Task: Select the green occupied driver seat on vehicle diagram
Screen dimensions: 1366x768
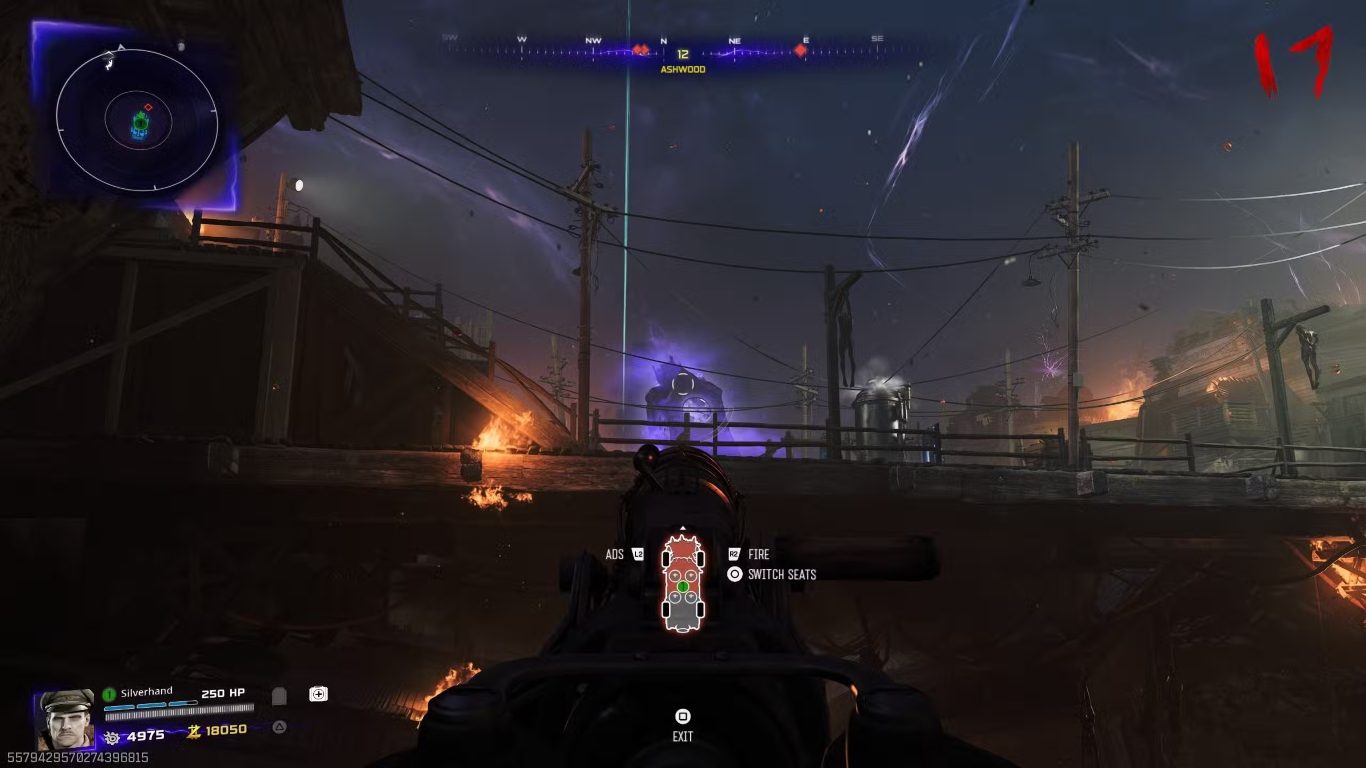Action: 683,586
